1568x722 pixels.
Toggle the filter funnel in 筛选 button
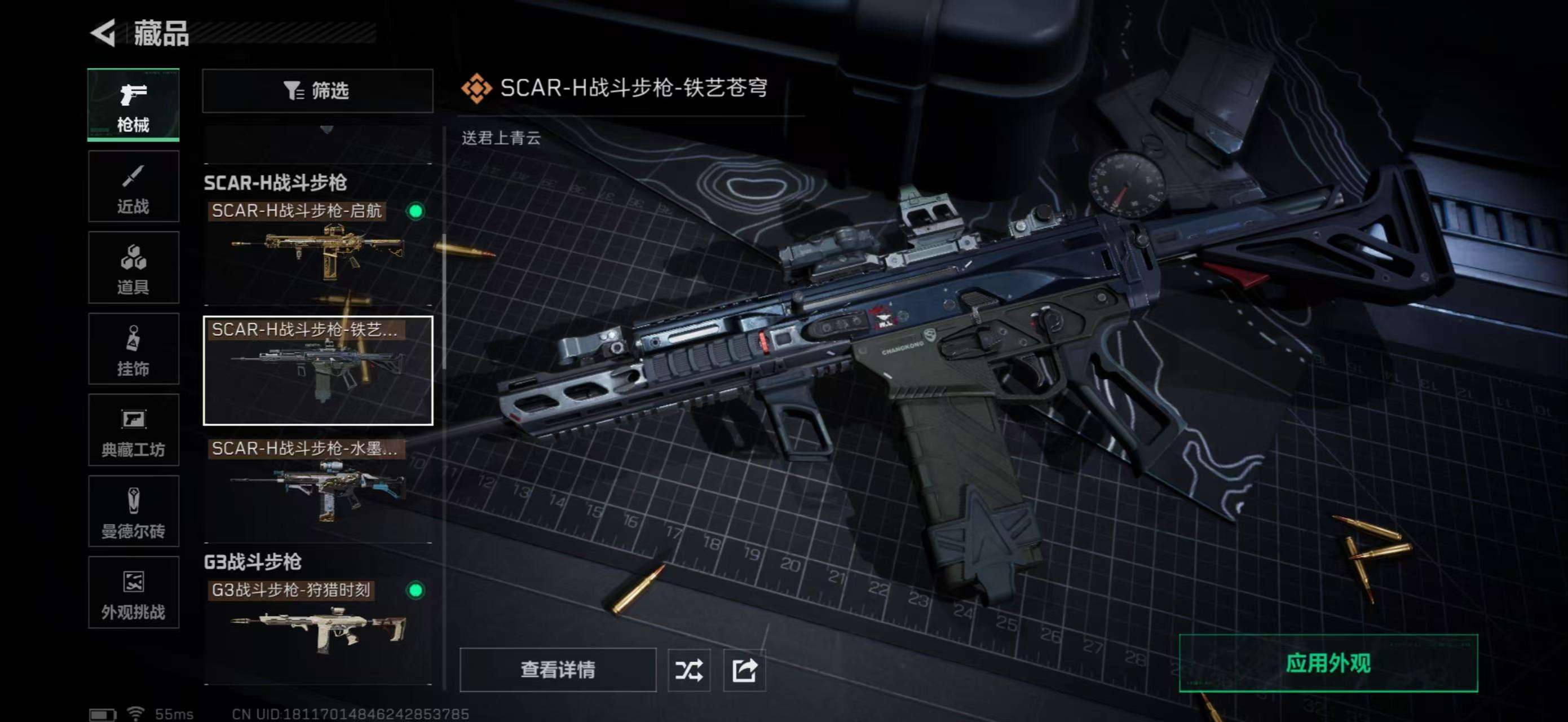(x=291, y=91)
